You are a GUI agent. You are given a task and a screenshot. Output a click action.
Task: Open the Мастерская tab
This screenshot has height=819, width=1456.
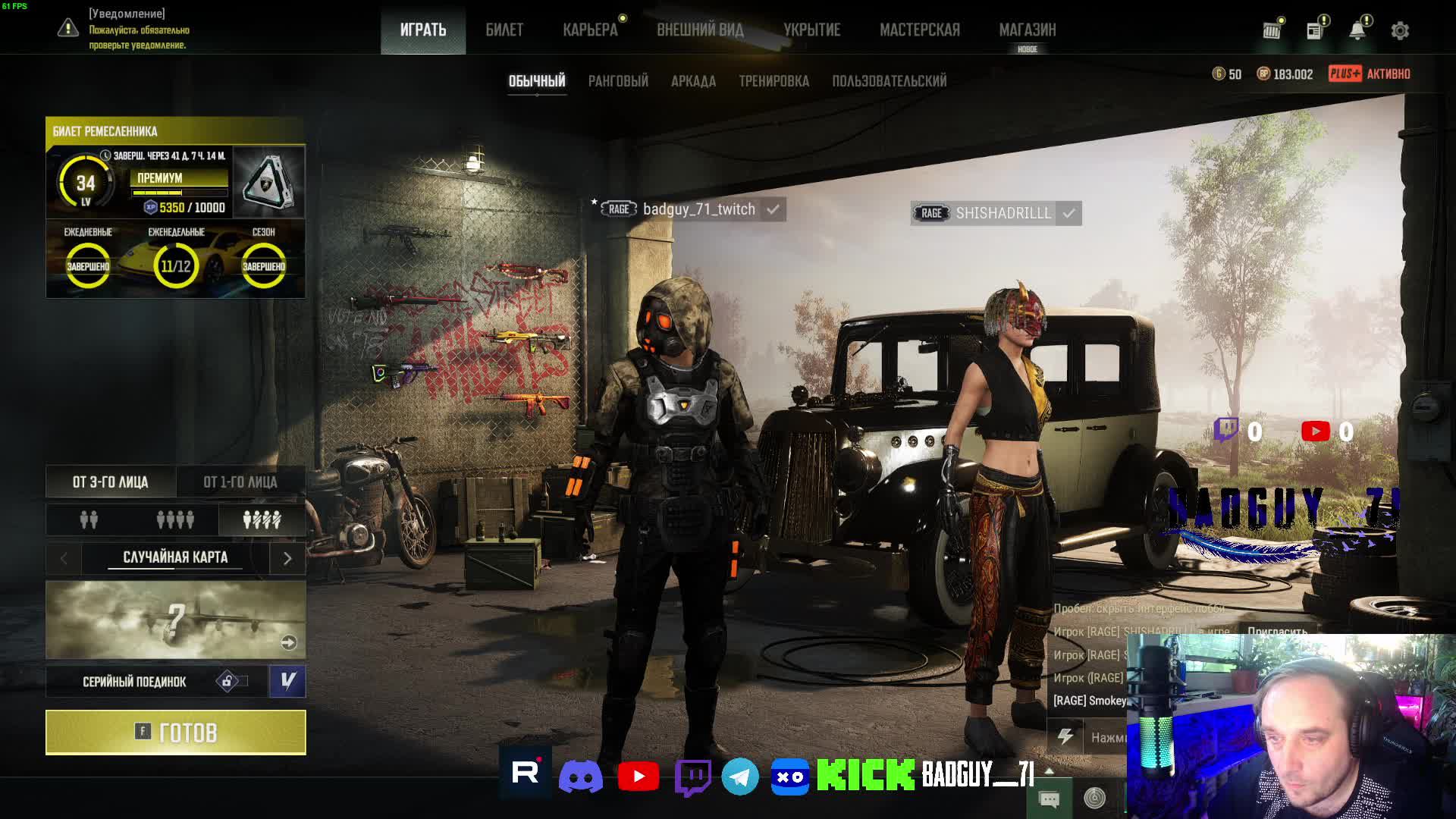(x=919, y=30)
